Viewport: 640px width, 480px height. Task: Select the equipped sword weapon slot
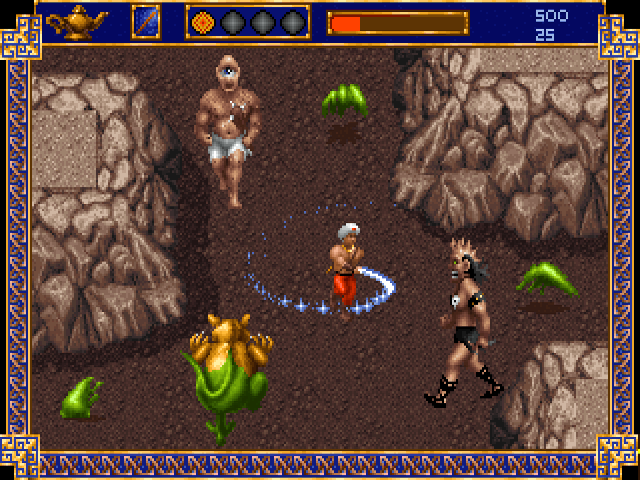pos(145,21)
